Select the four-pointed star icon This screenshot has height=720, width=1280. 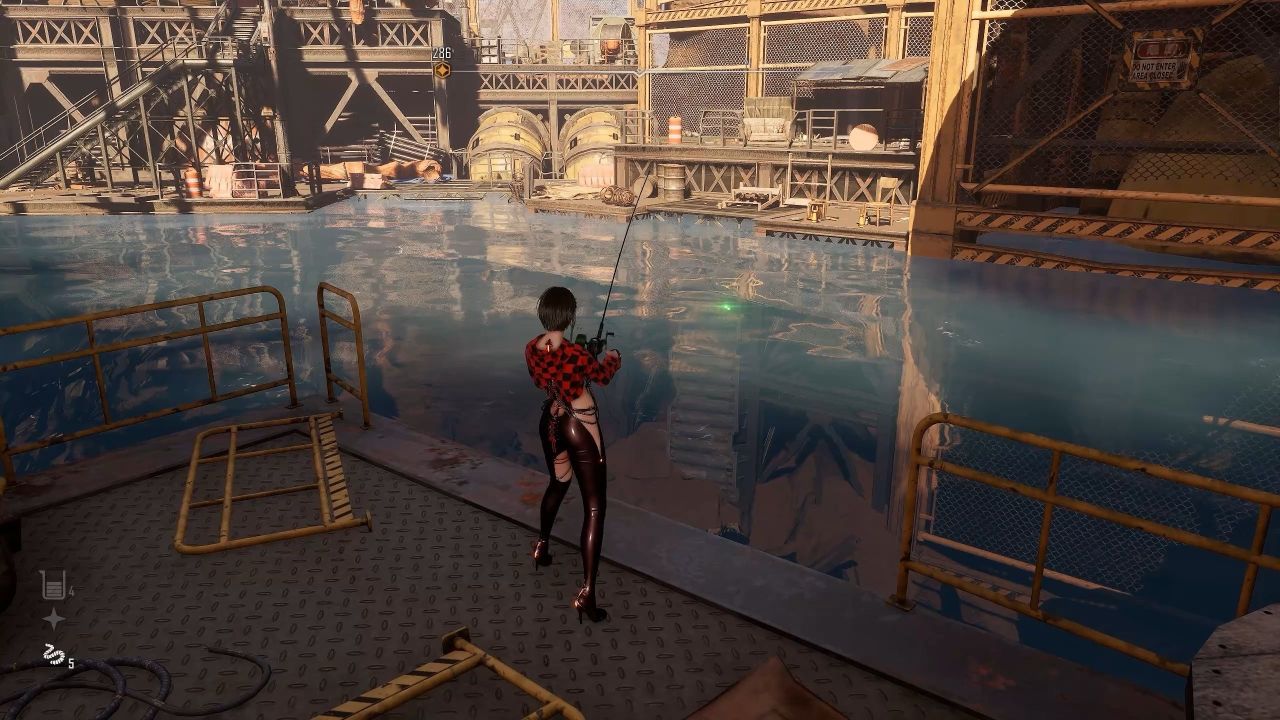coord(53,619)
